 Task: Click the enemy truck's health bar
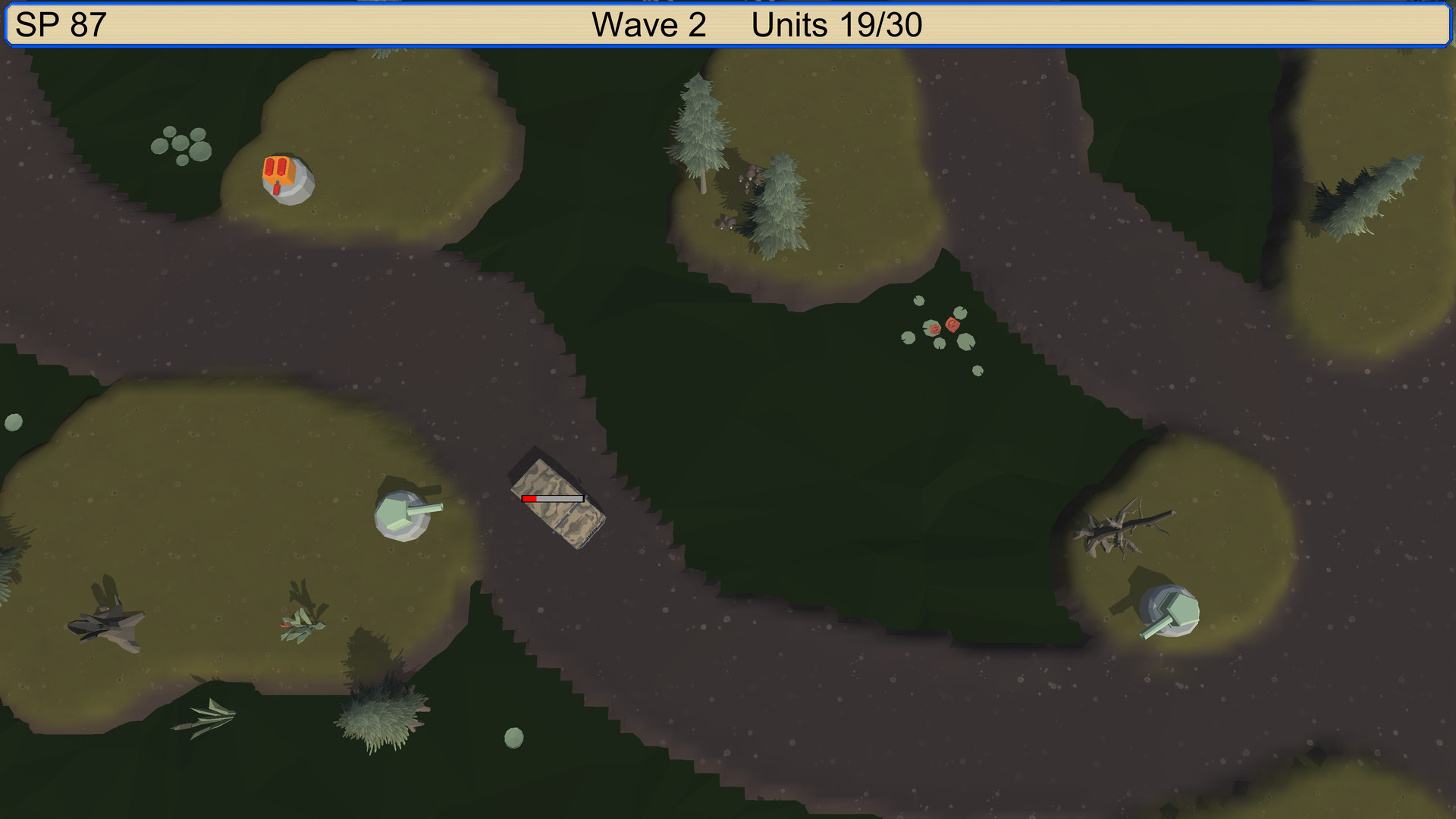551,498
